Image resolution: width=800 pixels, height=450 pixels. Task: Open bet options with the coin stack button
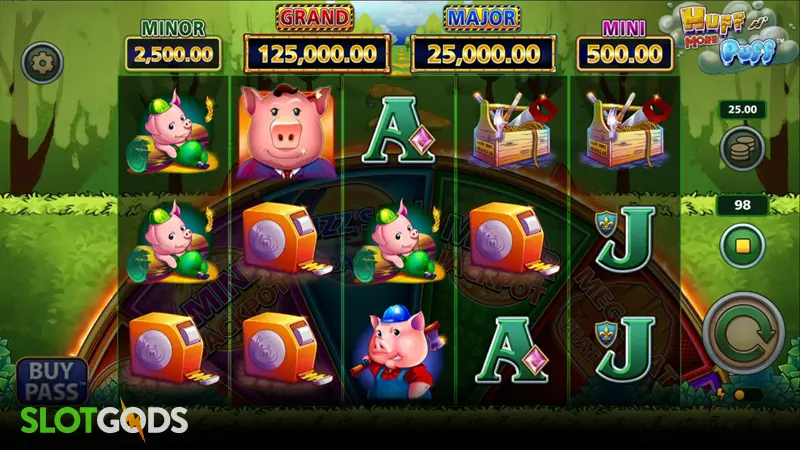[x=741, y=148]
